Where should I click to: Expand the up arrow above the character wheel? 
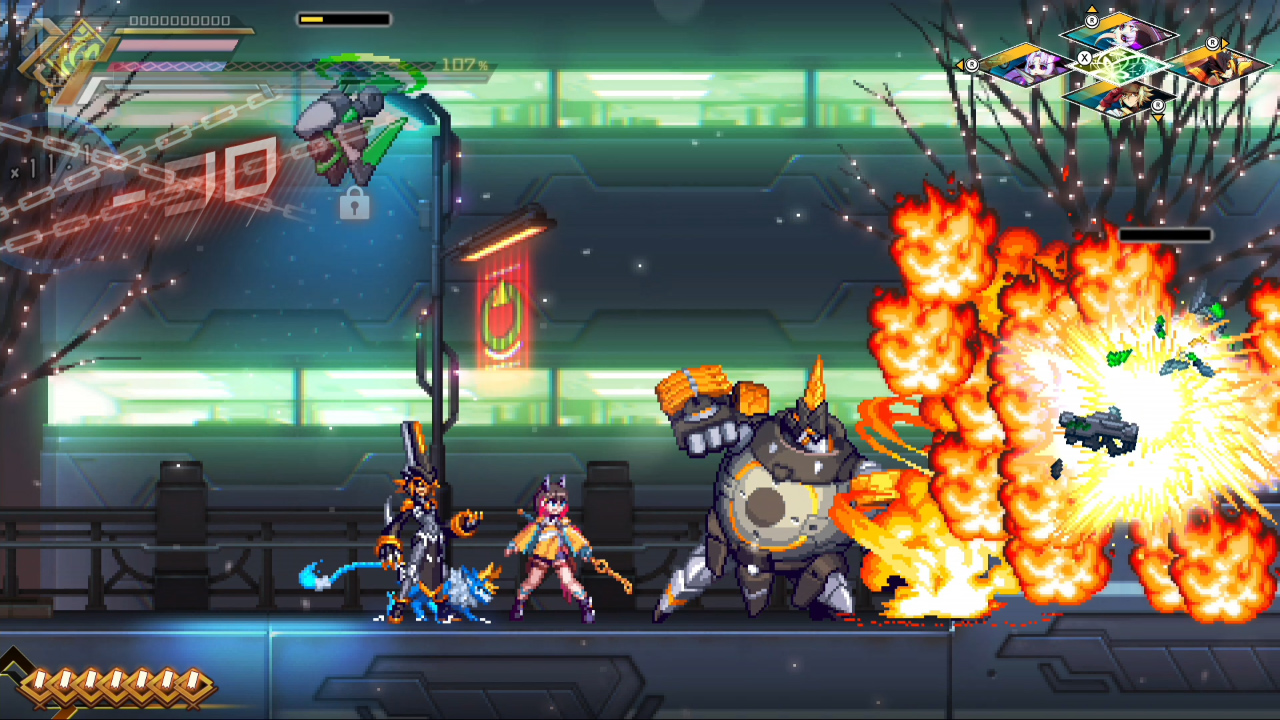(x=1092, y=8)
